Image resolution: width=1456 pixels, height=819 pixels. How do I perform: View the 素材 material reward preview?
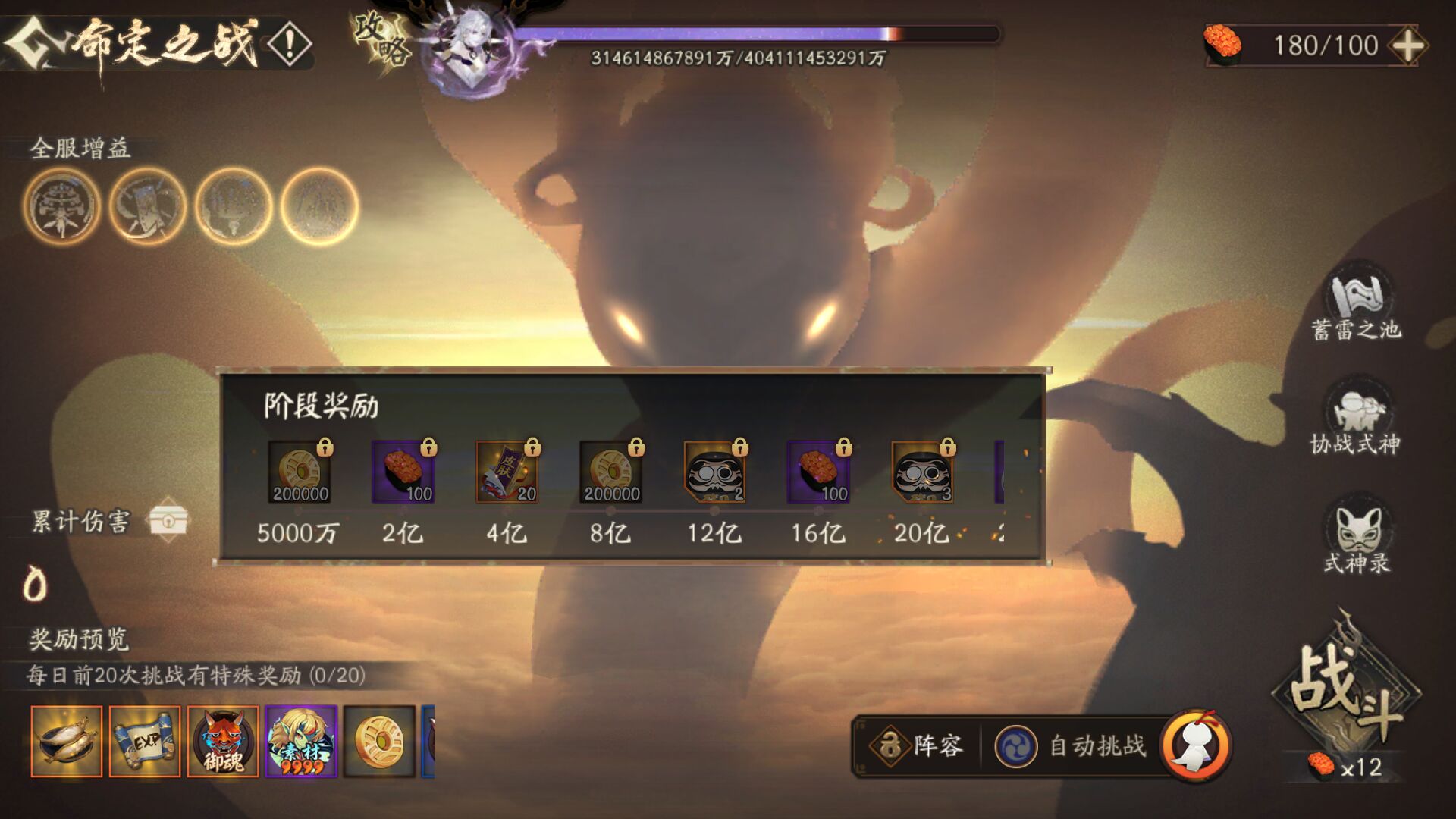301,741
